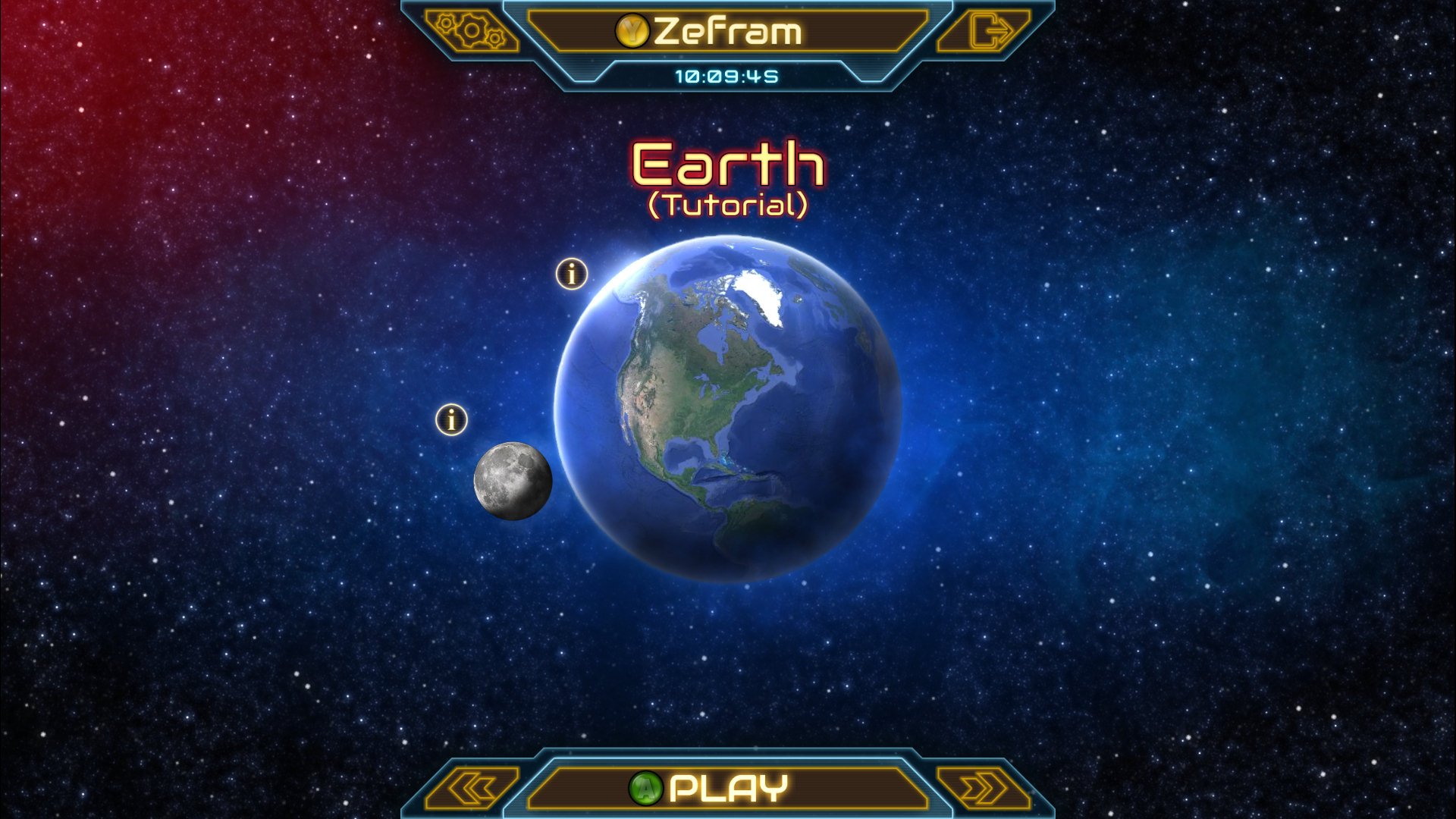Viewport: 1456px width, 819px height.
Task: Expand details via the Moon's info marker
Action: (x=452, y=419)
